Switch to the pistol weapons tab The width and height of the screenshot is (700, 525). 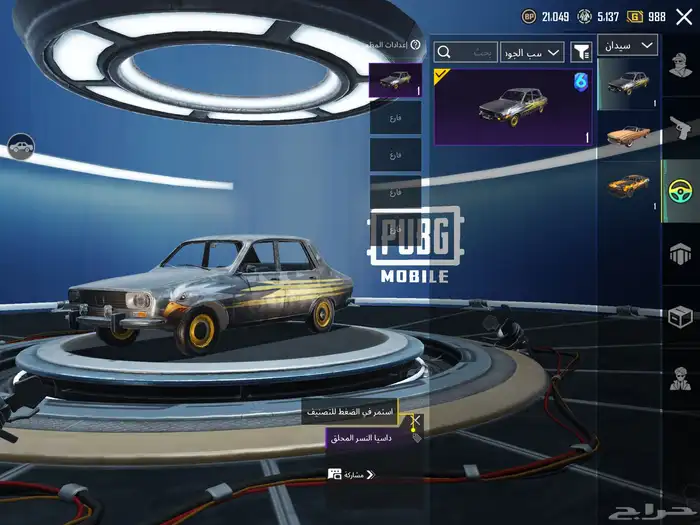tap(681, 128)
